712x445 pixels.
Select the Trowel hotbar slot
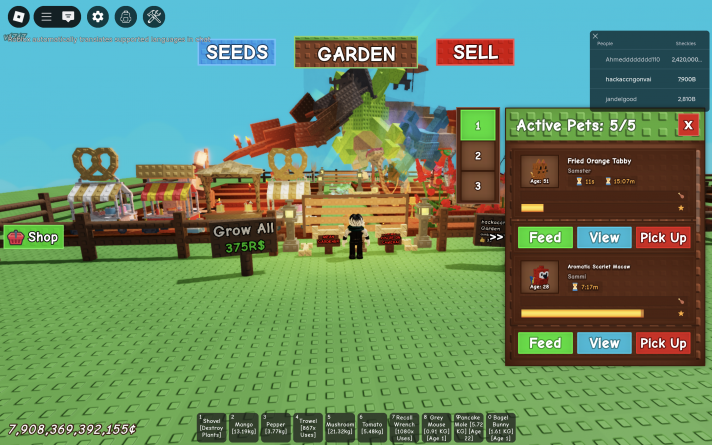(308, 427)
